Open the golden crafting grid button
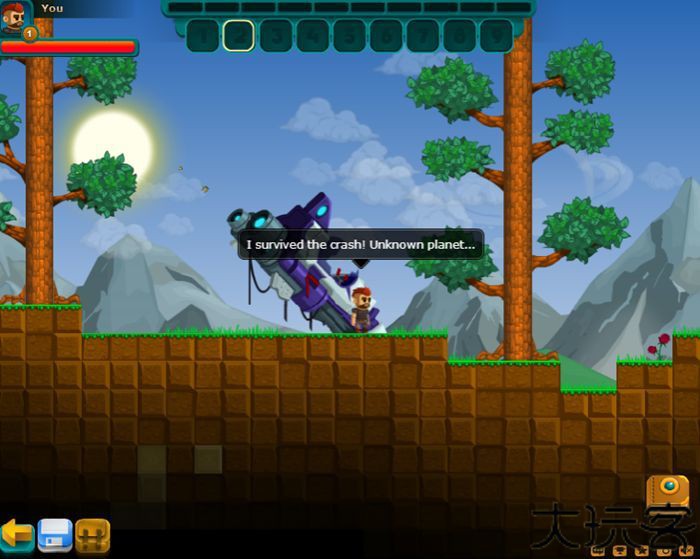The width and height of the screenshot is (700, 559). coord(92,533)
